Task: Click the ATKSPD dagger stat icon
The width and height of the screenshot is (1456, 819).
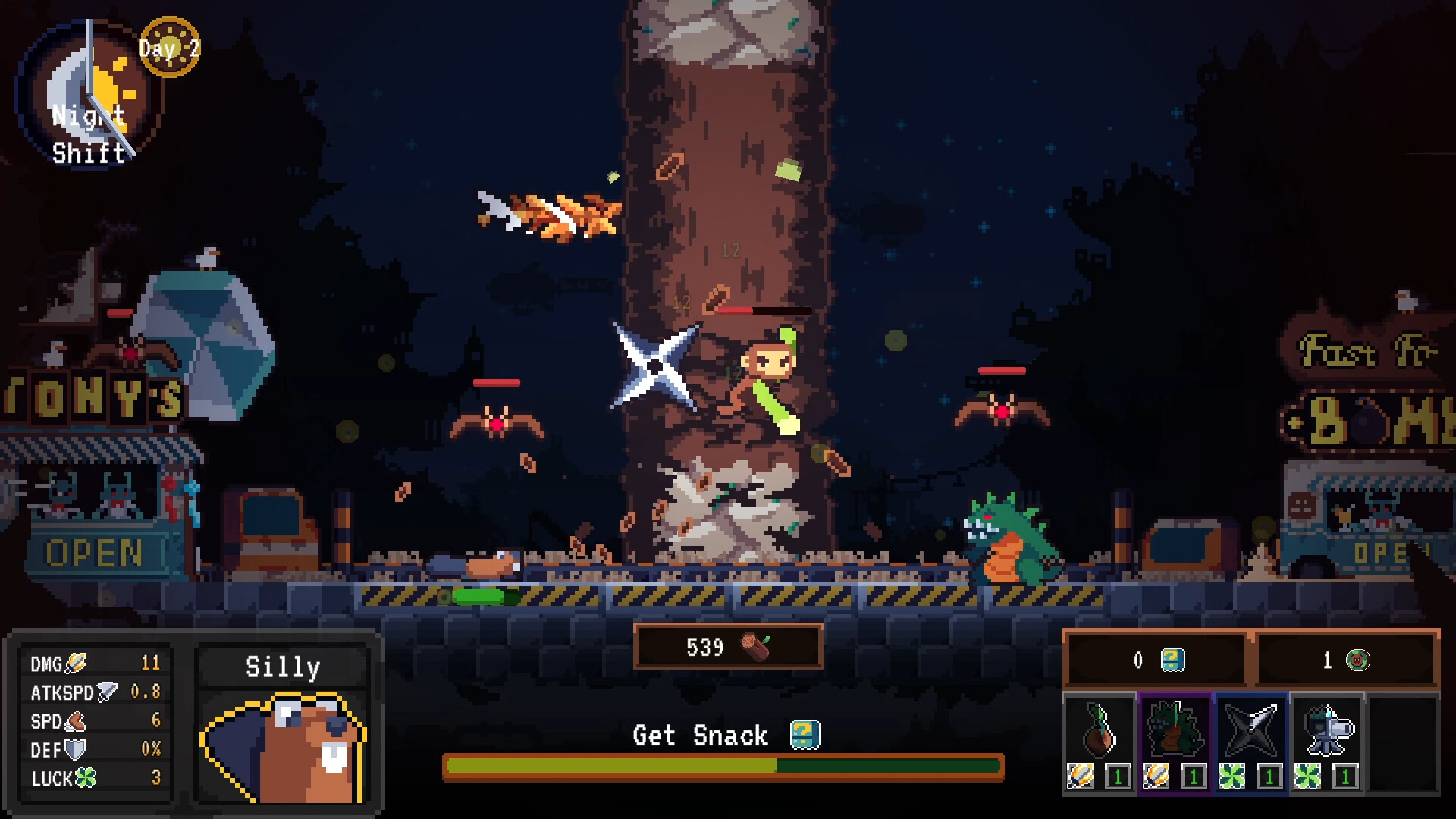Action: (x=106, y=692)
